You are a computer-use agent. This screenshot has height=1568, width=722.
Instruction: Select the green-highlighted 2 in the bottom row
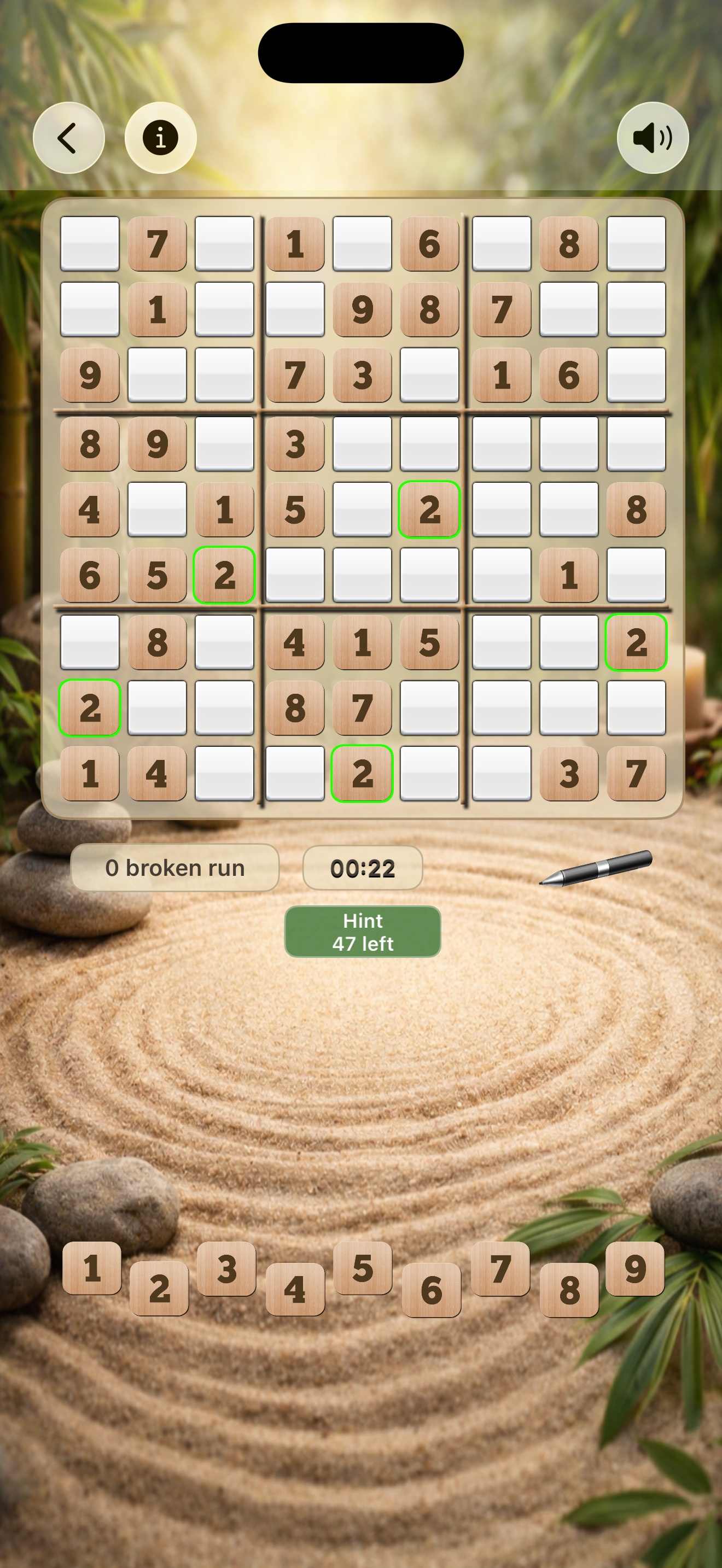coord(362,774)
